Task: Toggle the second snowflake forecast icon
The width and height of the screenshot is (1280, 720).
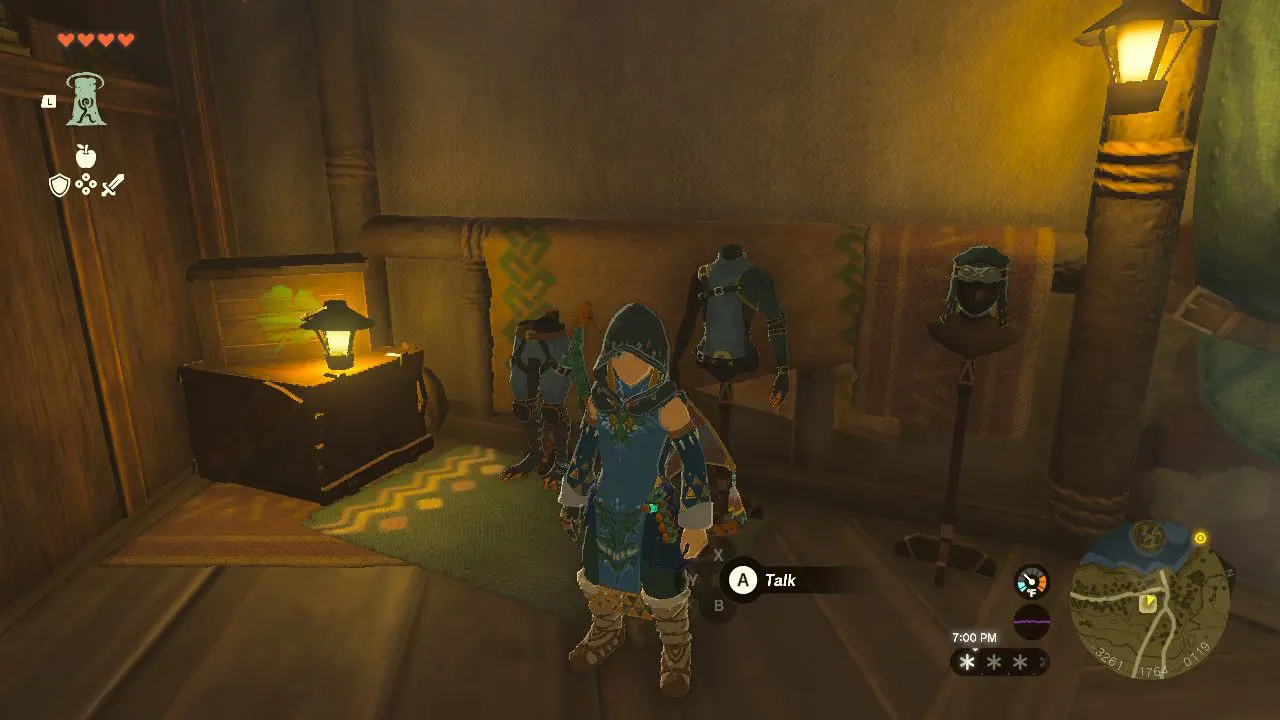Action: (x=994, y=662)
